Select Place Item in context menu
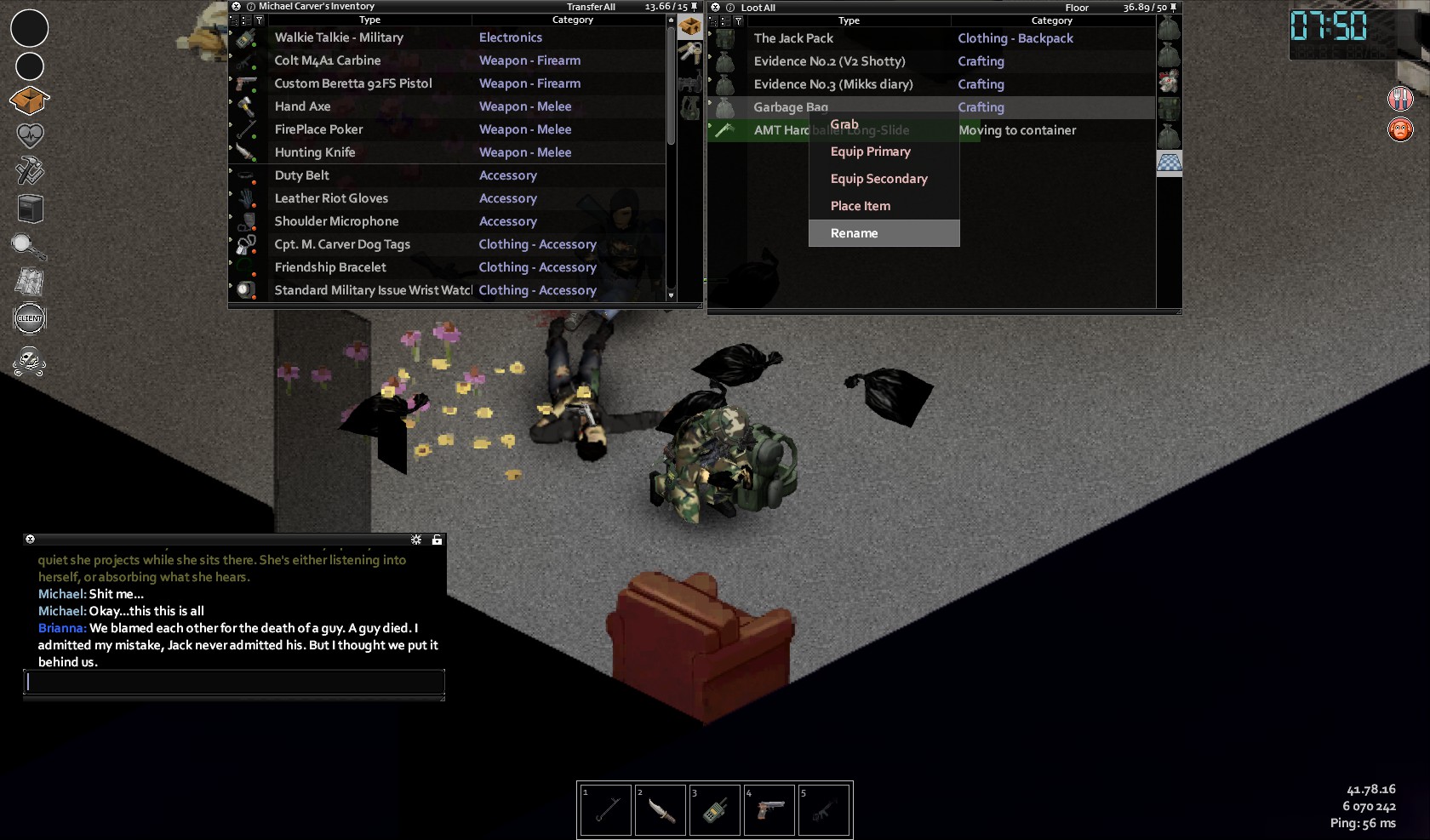Screen dimensions: 1430x840 point(860,206)
